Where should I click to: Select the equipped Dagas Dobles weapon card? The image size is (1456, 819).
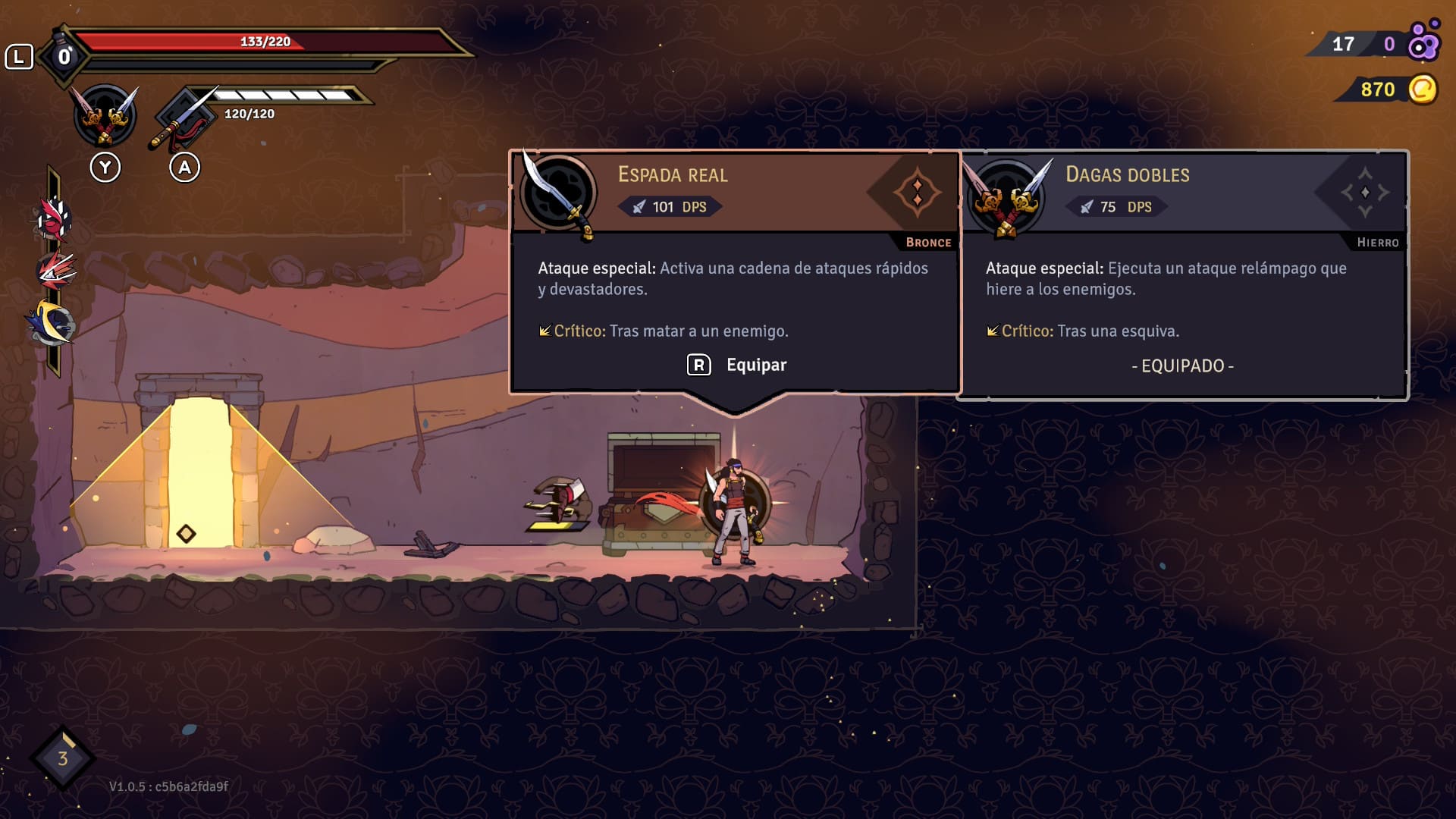[1181, 275]
